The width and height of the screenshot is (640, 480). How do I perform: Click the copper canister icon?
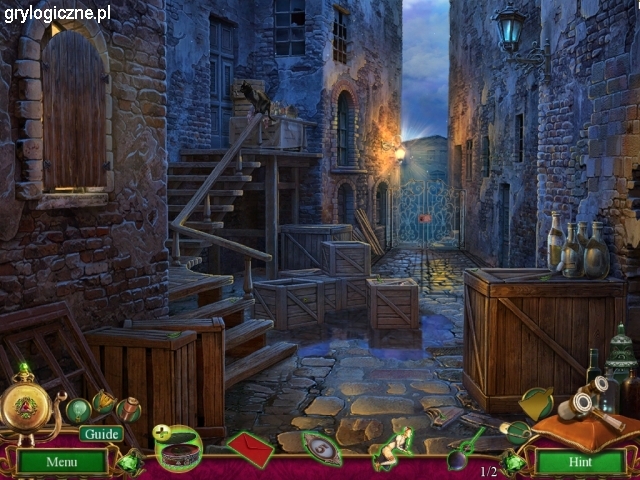pos(128,408)
